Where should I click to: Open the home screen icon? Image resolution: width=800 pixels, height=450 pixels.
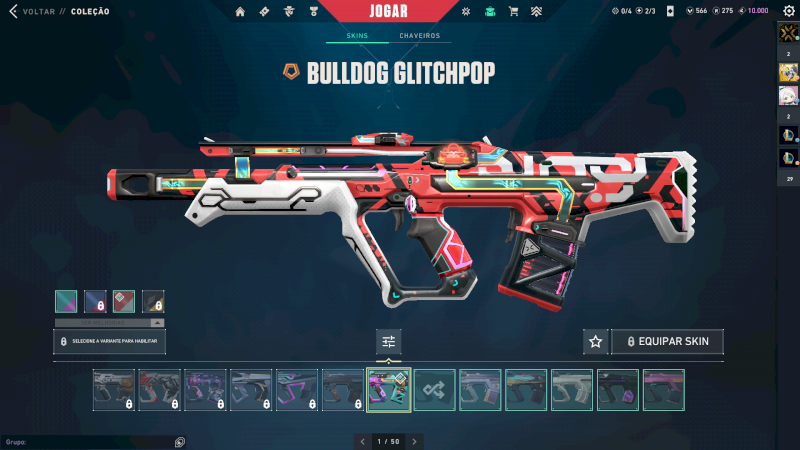pos(240,12)
